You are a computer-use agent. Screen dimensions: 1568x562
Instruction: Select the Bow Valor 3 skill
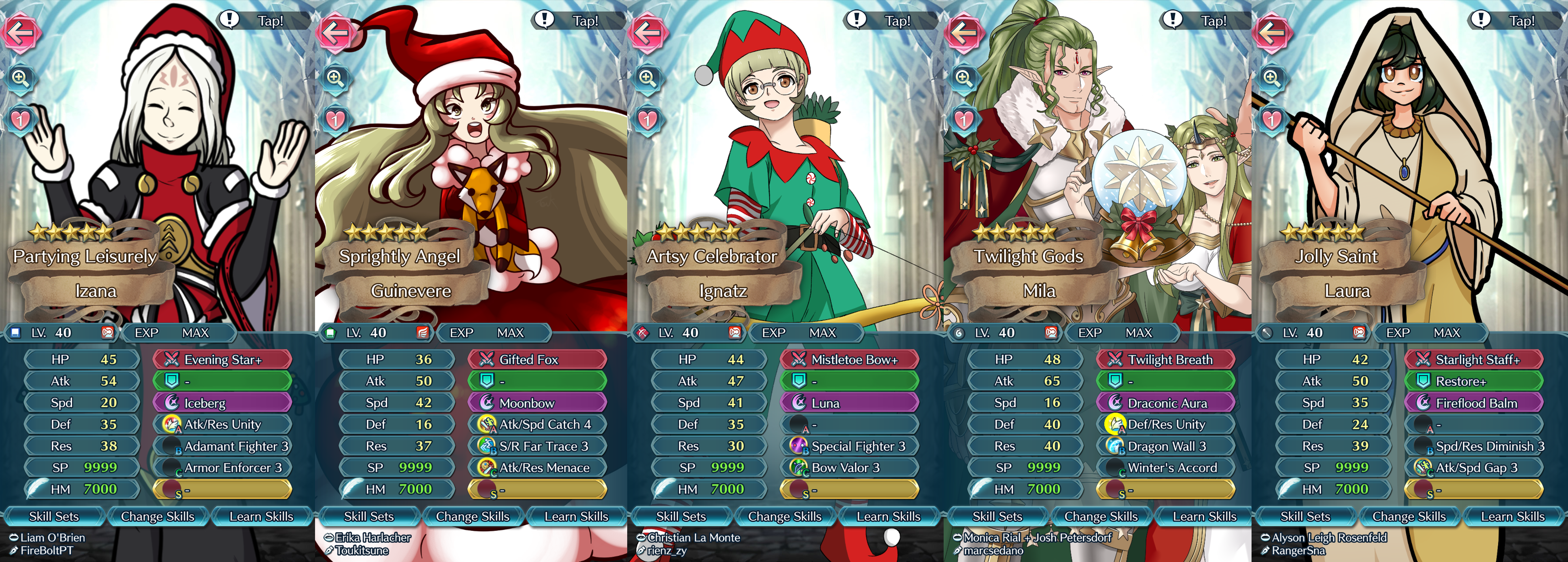click(849, 468)
